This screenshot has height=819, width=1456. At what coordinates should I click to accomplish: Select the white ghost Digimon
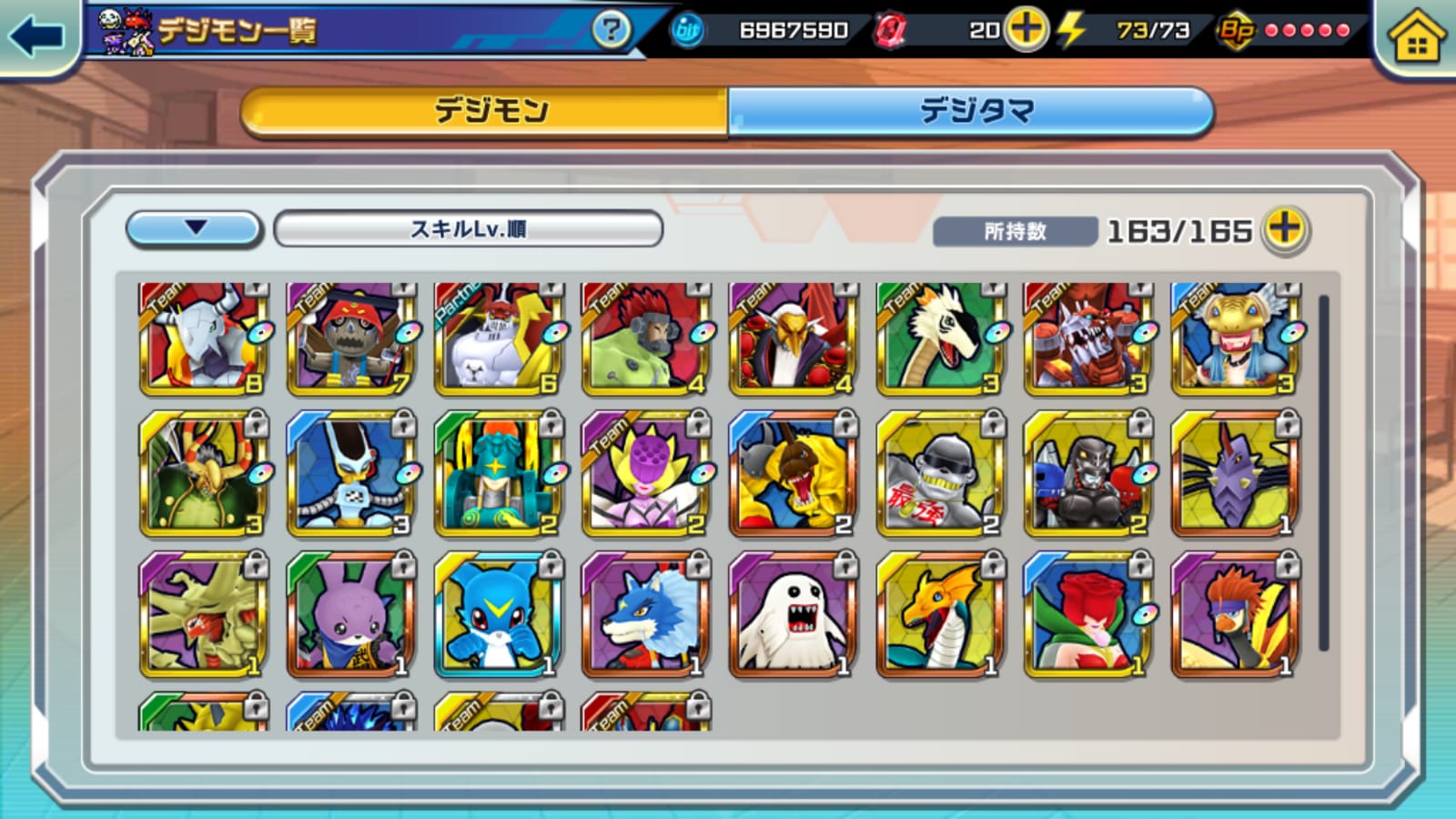click(794, 615)
